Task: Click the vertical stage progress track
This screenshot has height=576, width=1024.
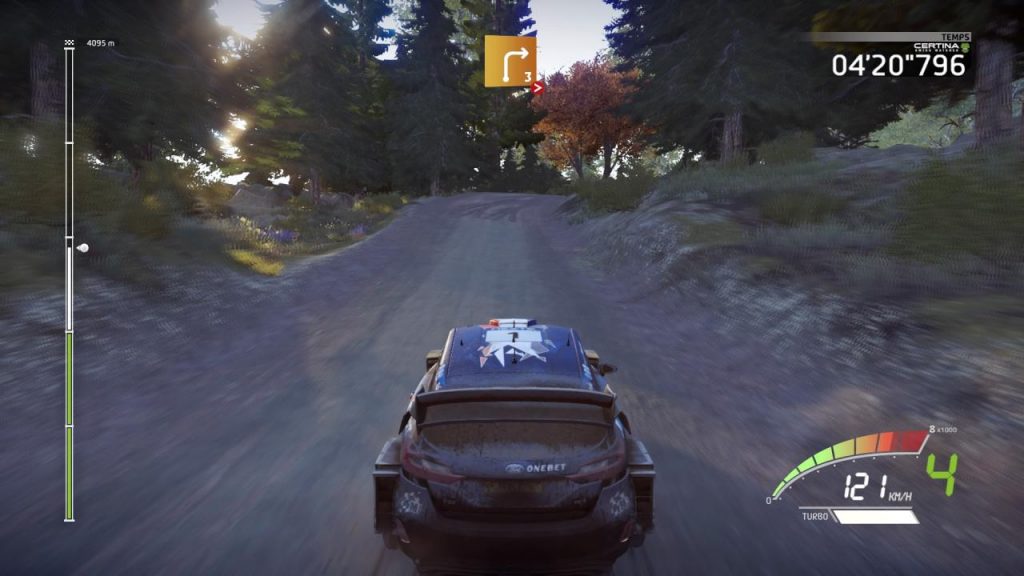Action: pyautogui.click(x=69, y=280)
